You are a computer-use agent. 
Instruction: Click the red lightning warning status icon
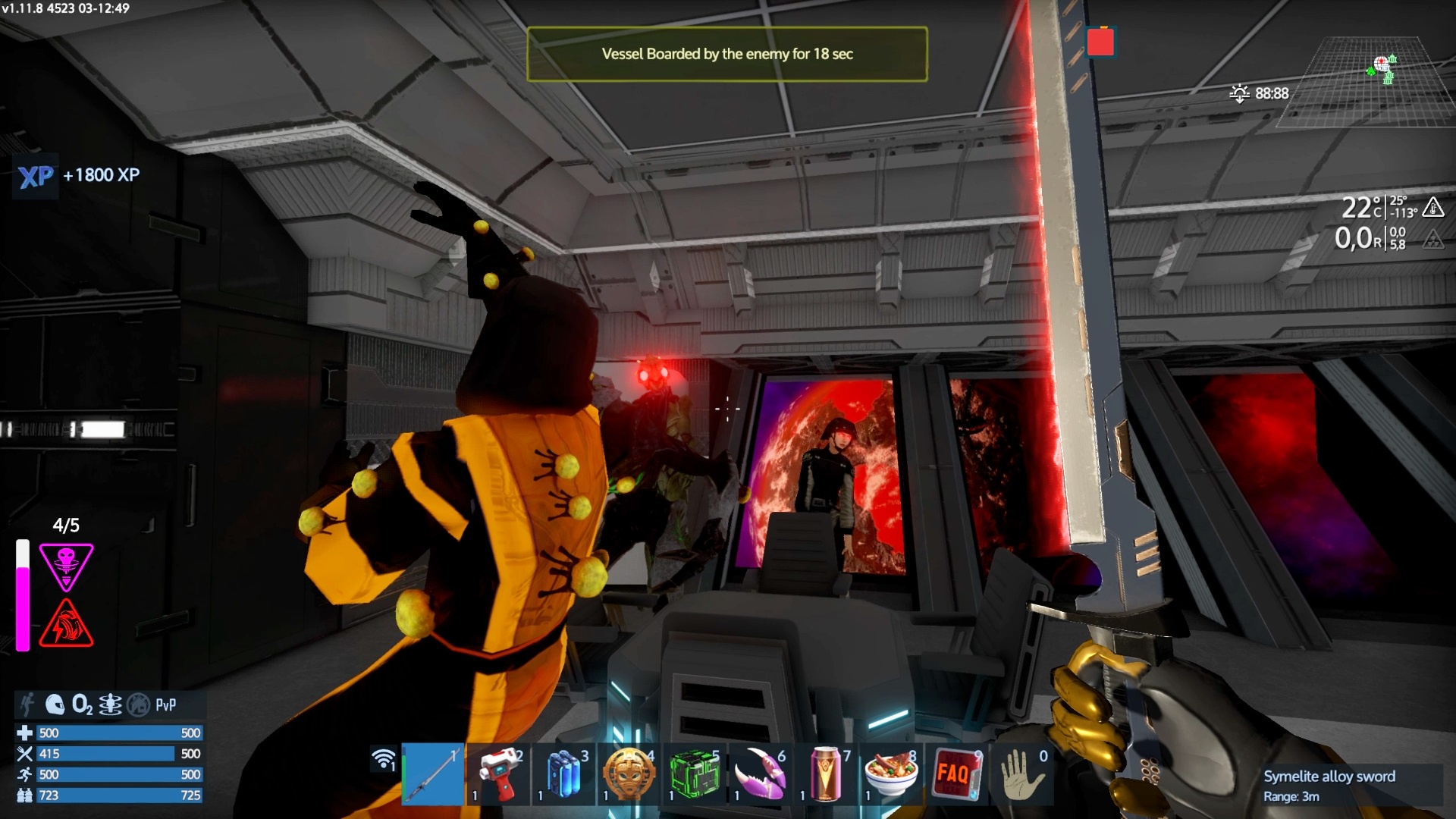coord(67,623)
